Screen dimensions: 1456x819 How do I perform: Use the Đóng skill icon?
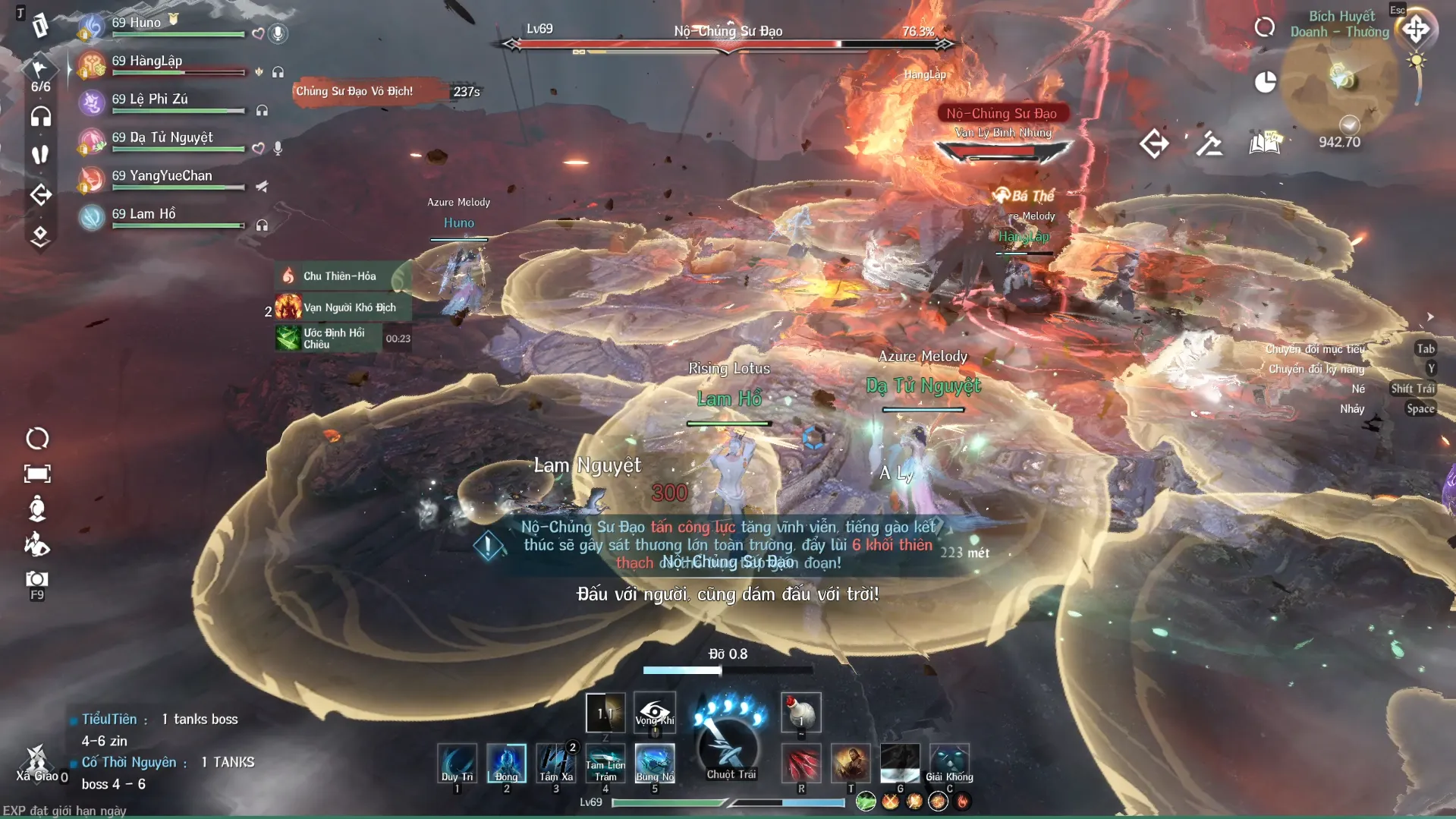(506, 762)
